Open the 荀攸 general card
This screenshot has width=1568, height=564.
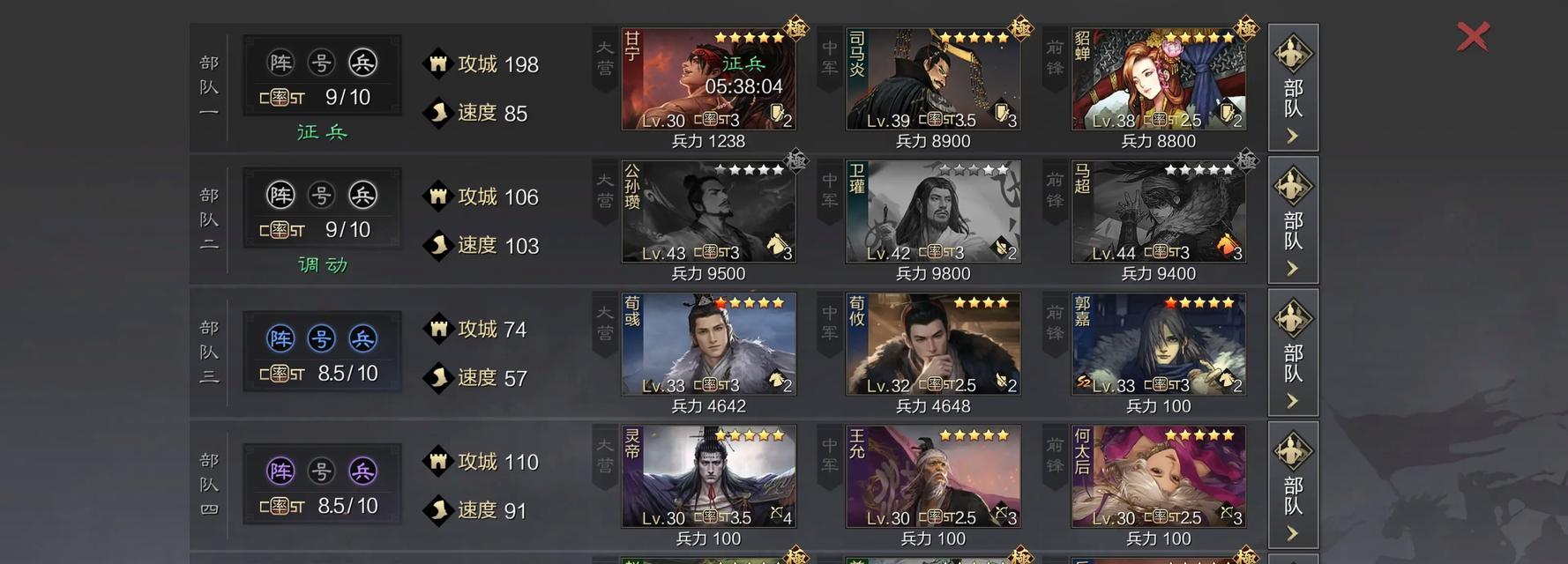(933, 345)
